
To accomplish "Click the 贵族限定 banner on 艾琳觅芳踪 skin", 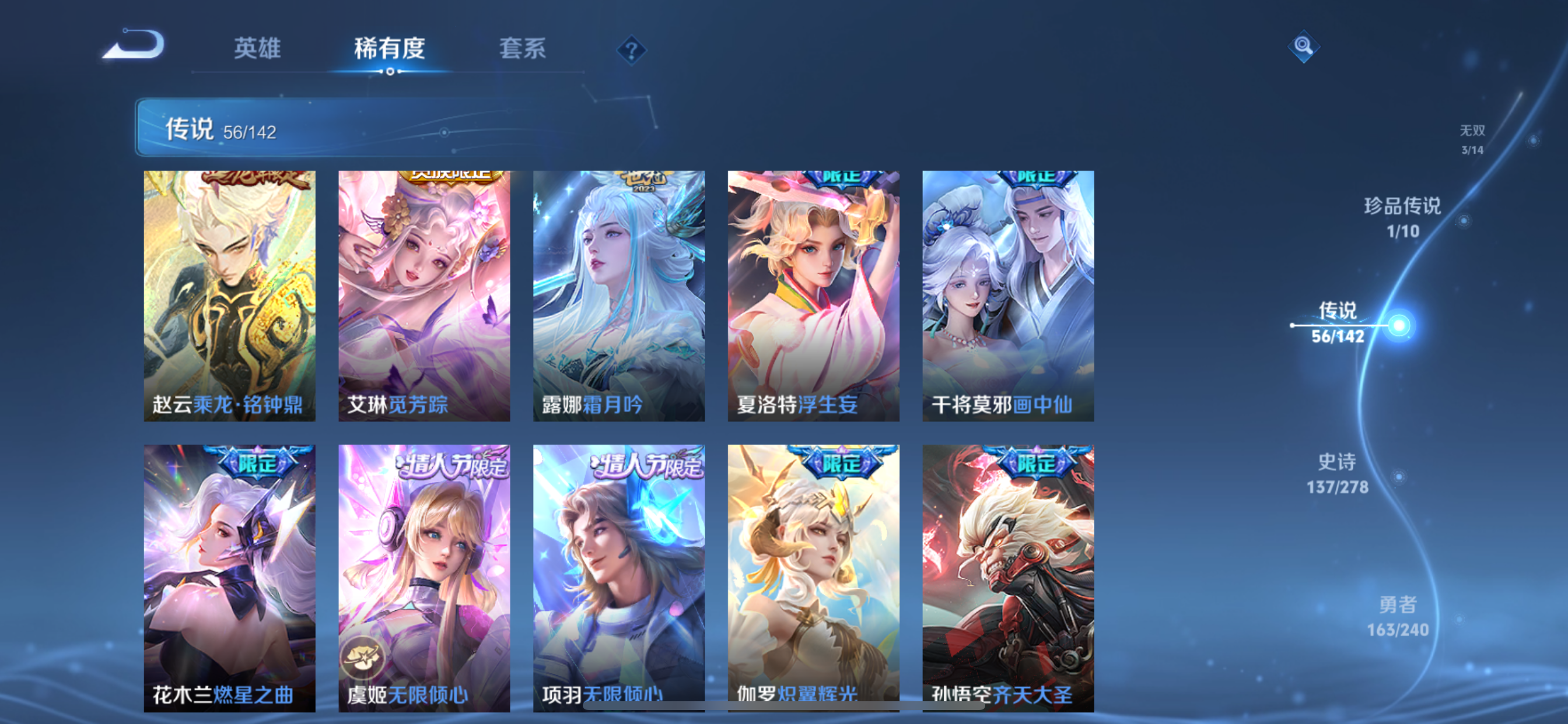I will point(452,175).
